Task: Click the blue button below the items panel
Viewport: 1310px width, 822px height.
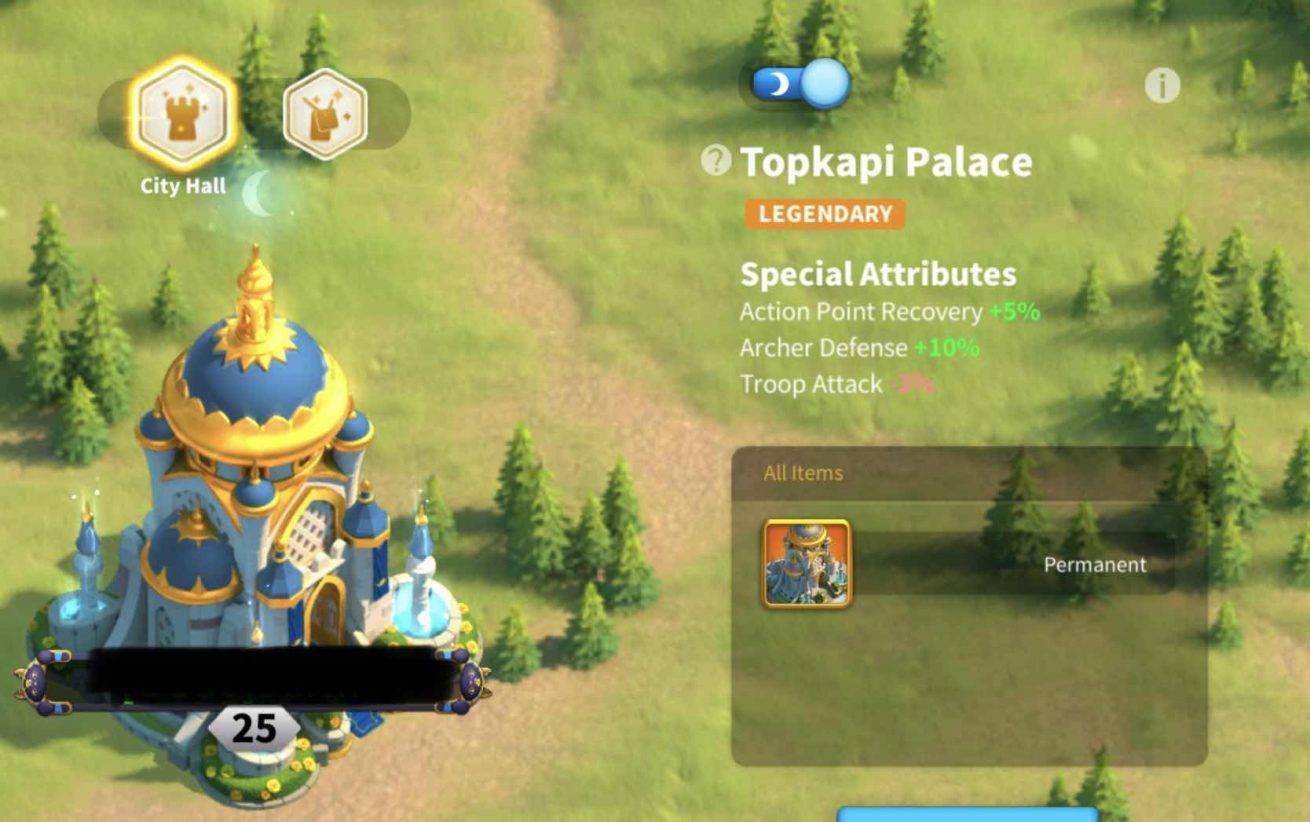Action: pyautogui.click(x=966, y=813)
